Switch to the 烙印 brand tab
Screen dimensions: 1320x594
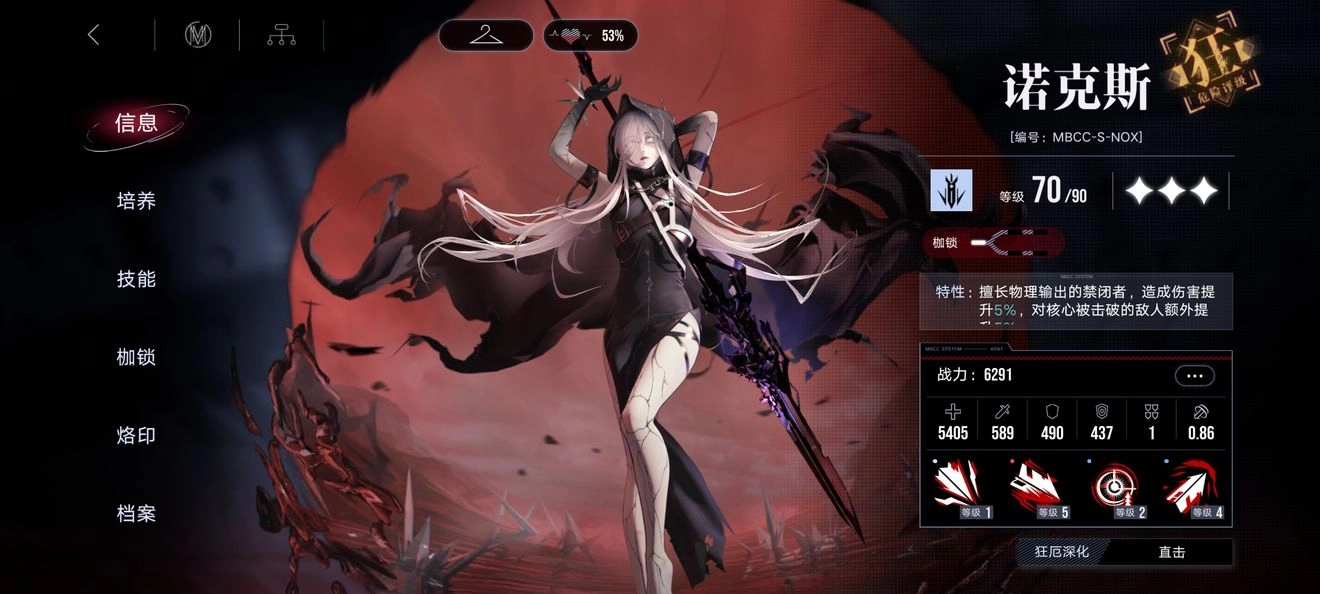coord(136,435)
